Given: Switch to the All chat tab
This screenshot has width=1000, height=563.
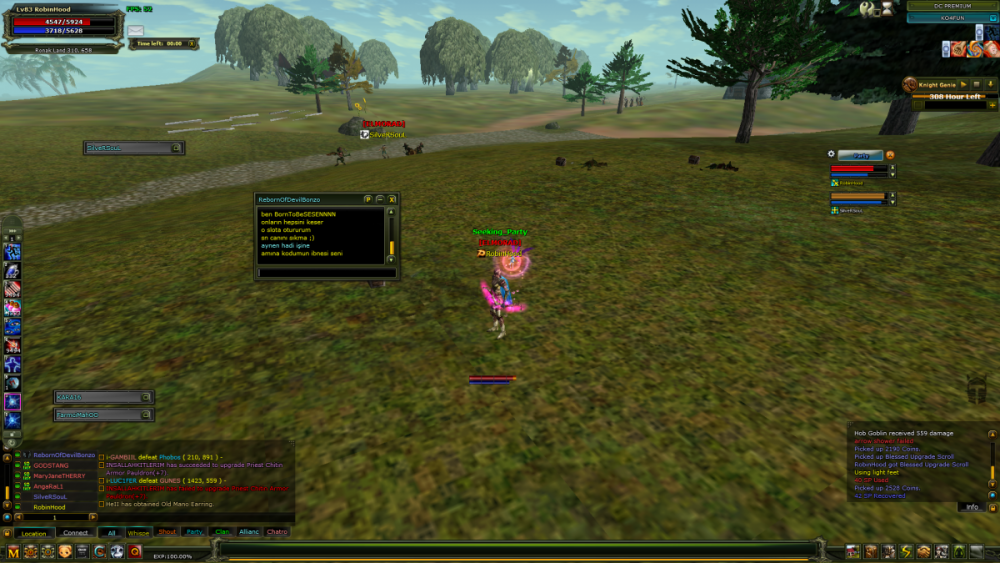Looking at the screenshot, I should pyautogui.click(x=111, y=532).
